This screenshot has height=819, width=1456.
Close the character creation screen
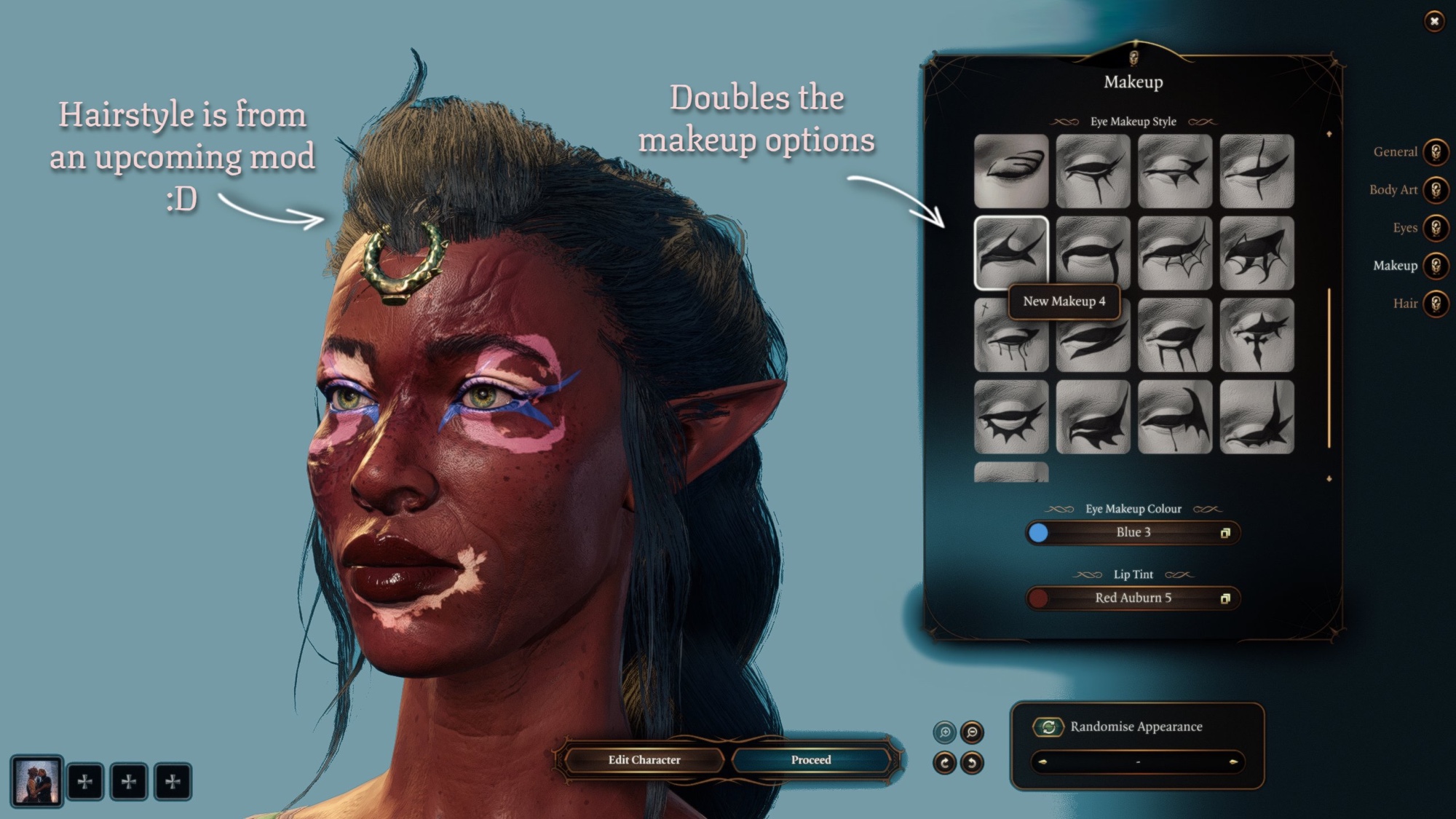pyautogui.click(x=1434, y=21)
